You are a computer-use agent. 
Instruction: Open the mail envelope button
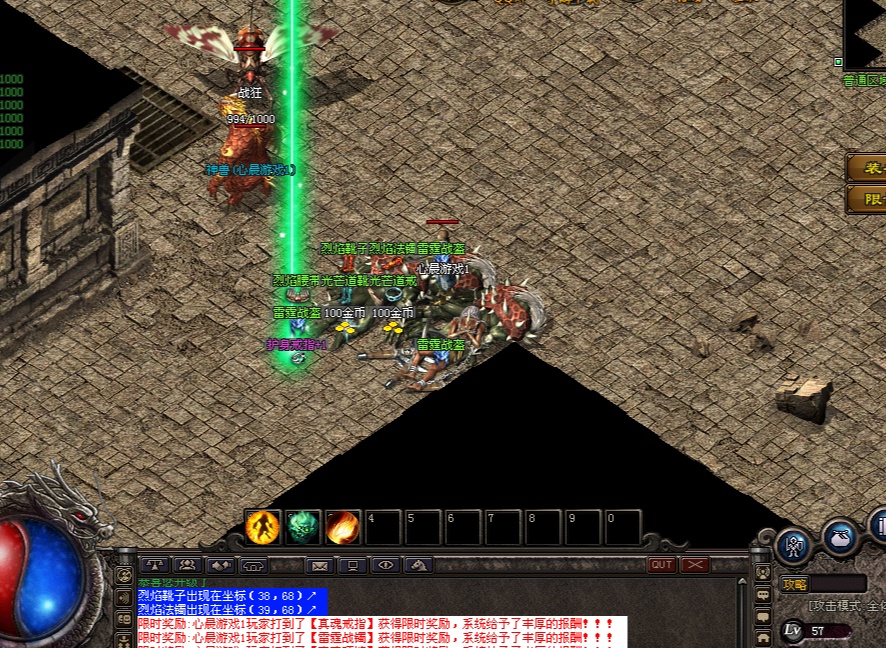320,565
